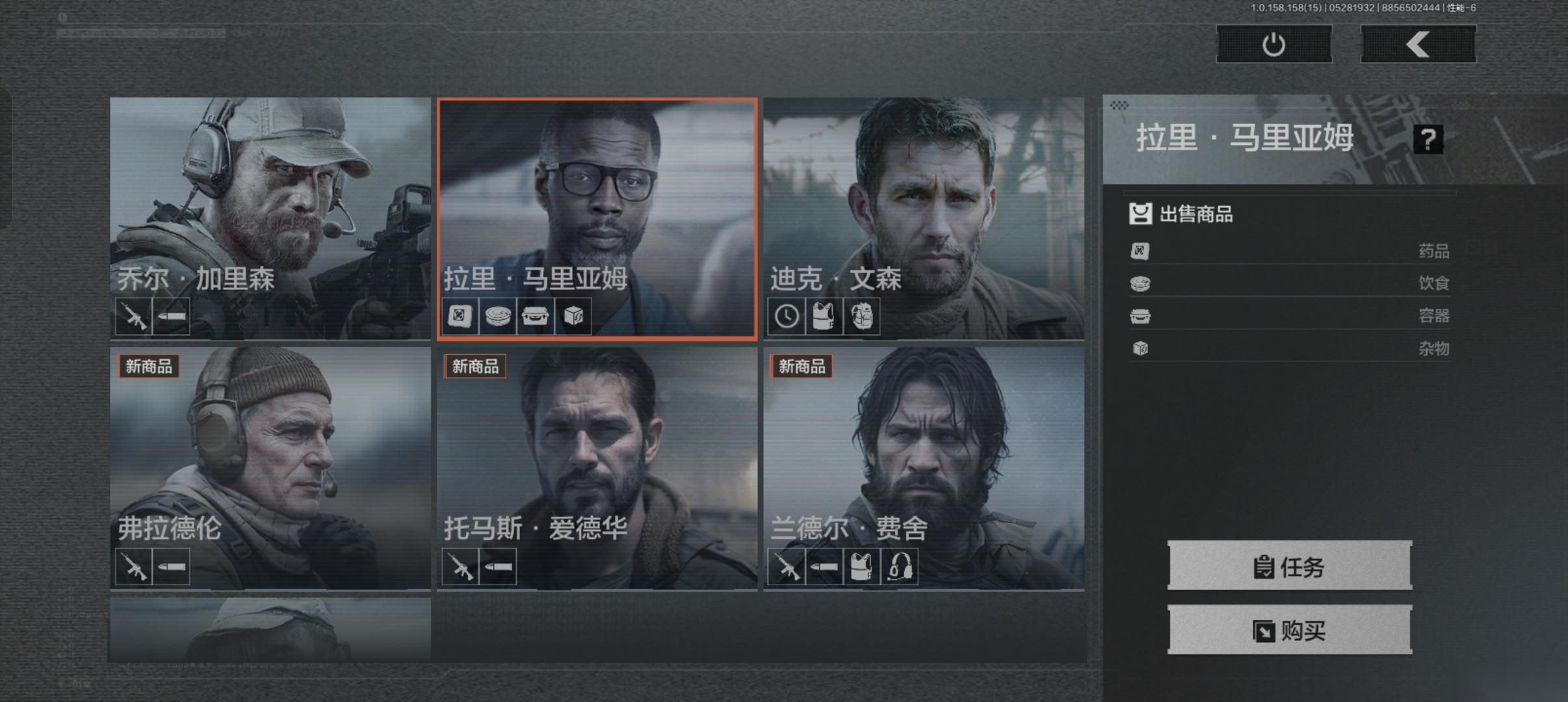Select the partially visible bottom merchant card
Image resolution: width=1568 pixels, height=702 pixels.
tap(270, 629)
